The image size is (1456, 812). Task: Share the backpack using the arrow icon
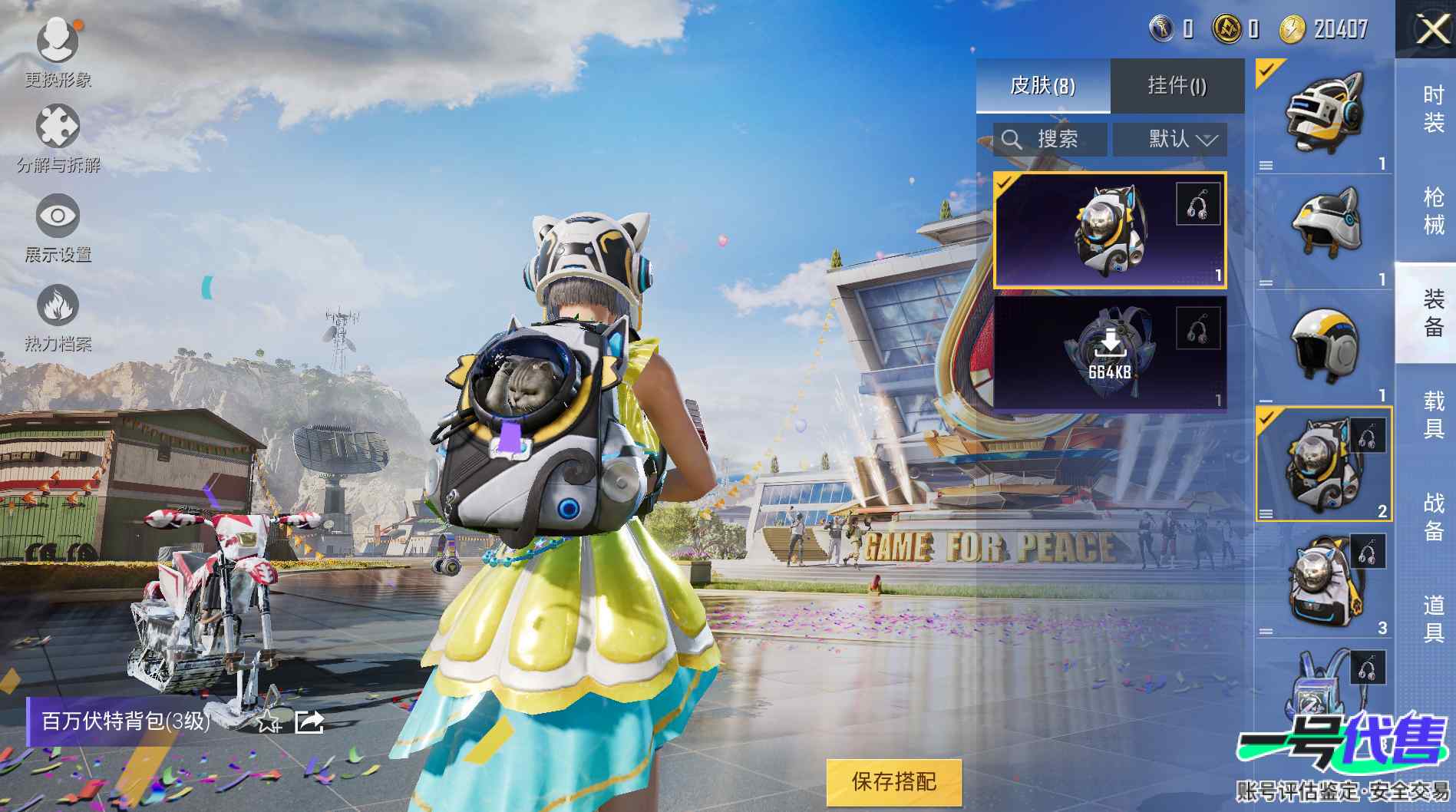pyautogui.click(x=309, y=721)
